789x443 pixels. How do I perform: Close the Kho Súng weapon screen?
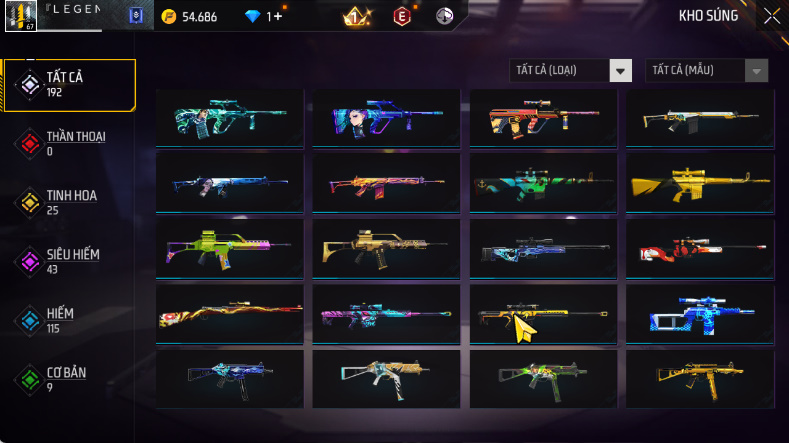point(772,16)
